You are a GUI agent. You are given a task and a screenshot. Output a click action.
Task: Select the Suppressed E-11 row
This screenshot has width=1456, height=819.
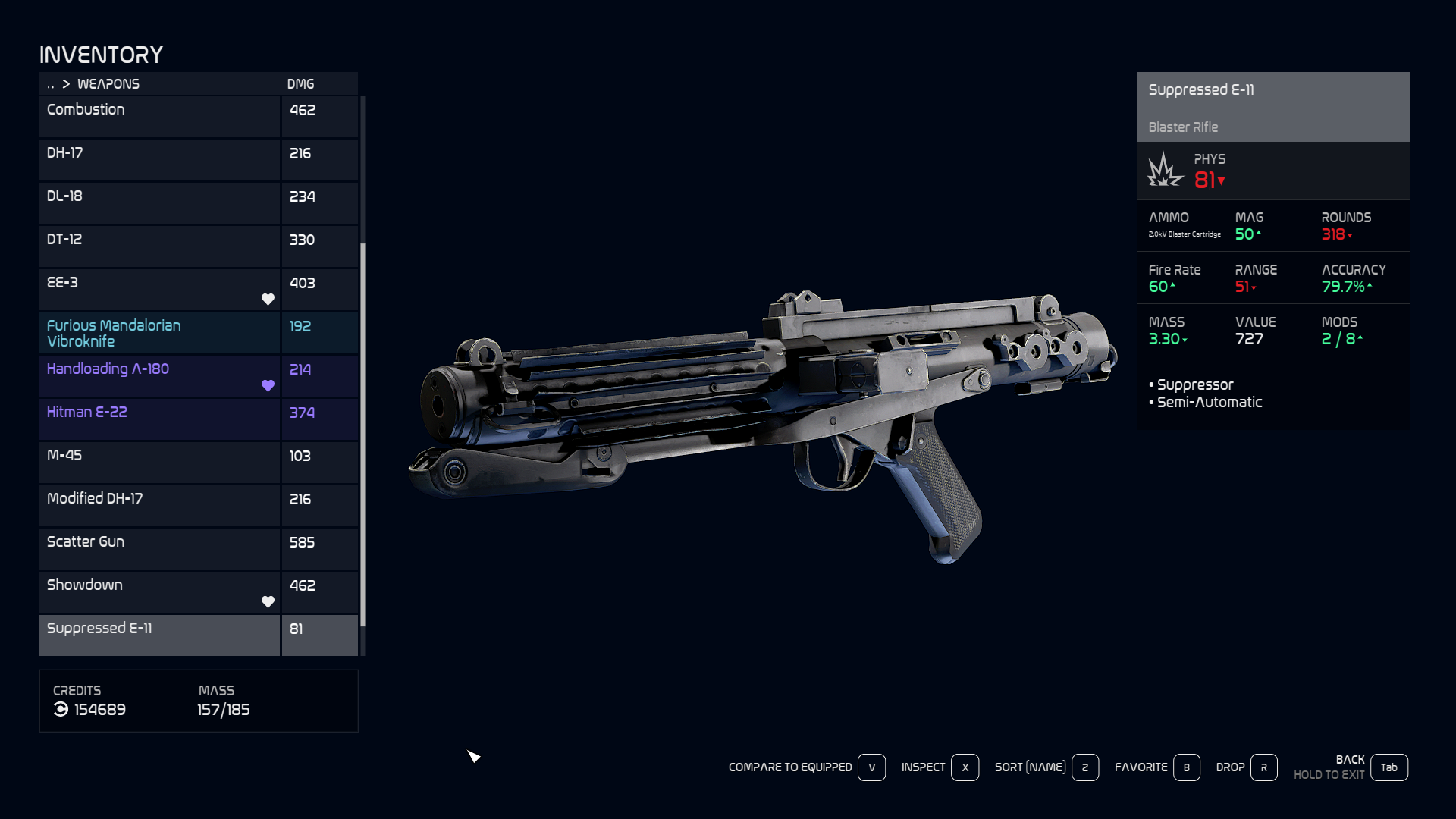(x=159, y=635)
